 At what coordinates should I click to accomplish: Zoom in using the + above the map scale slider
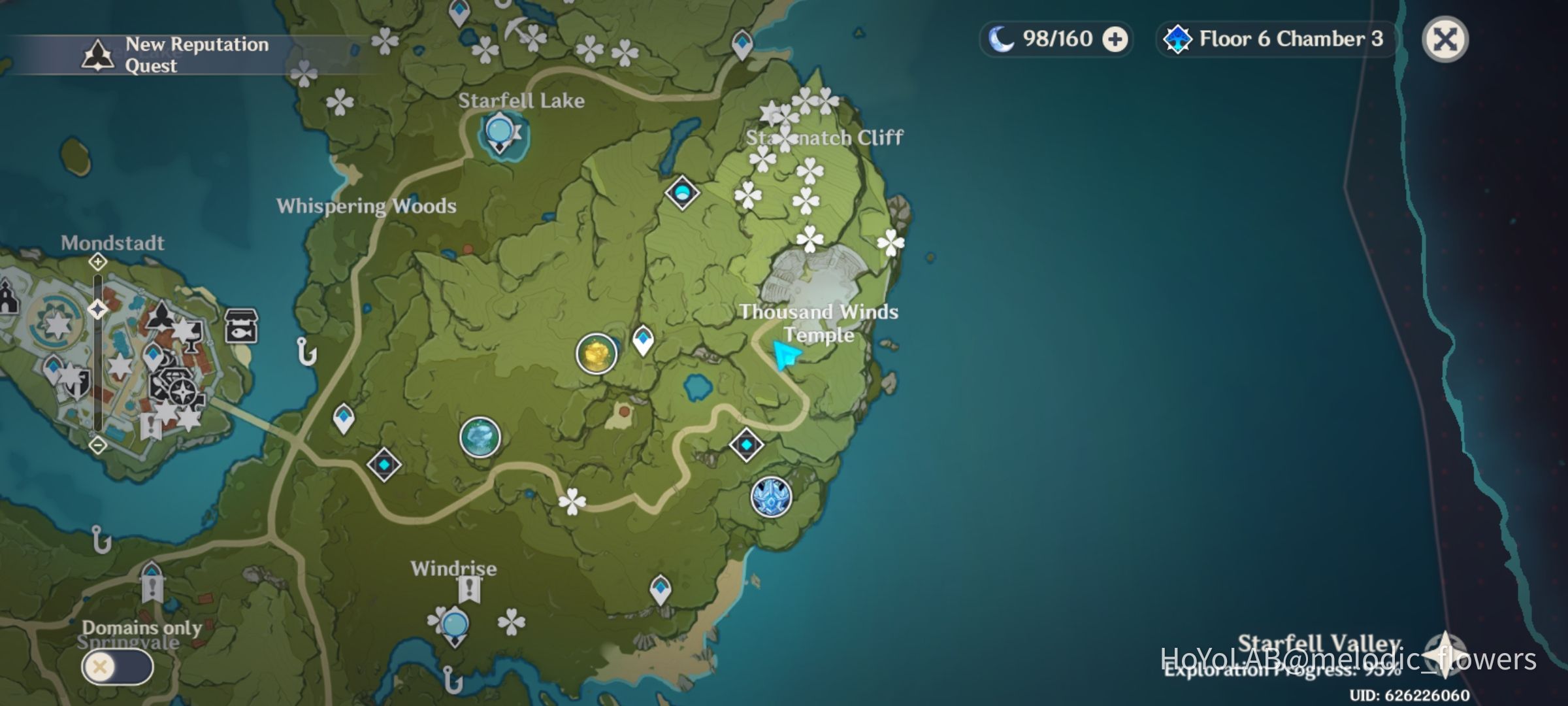coord(97,262)
